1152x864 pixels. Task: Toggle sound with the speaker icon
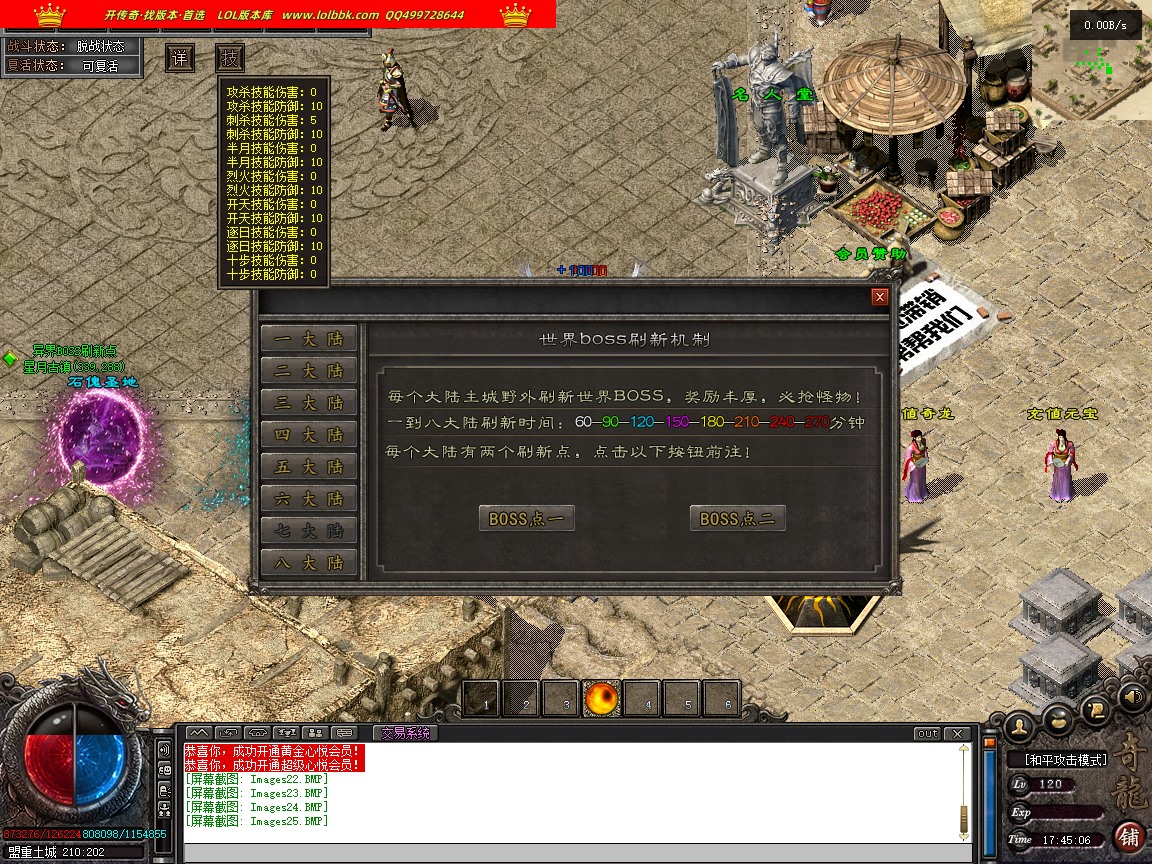(x=1131, y=696)
